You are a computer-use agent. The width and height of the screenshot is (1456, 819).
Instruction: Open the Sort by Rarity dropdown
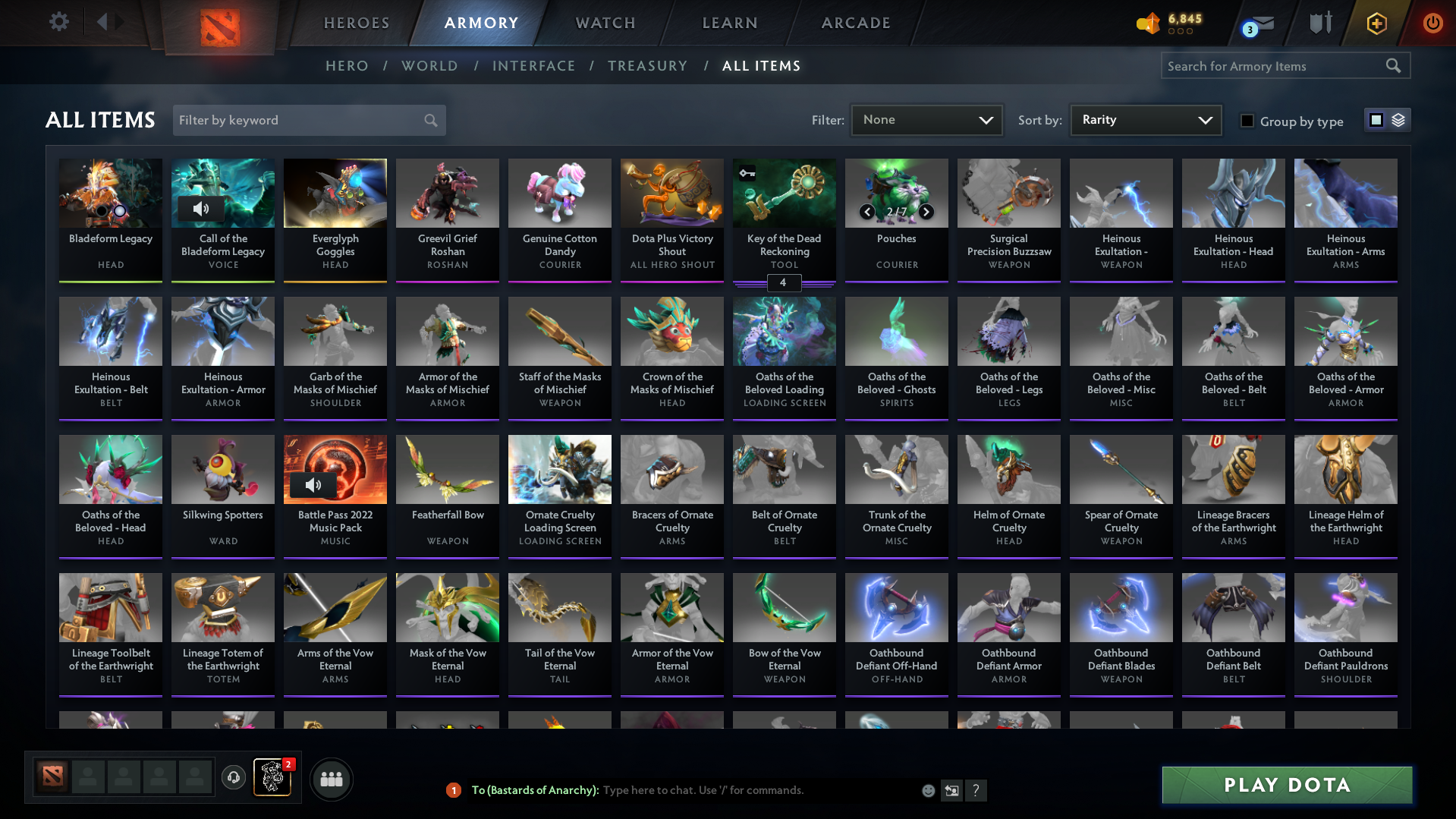pos(1144,120)
